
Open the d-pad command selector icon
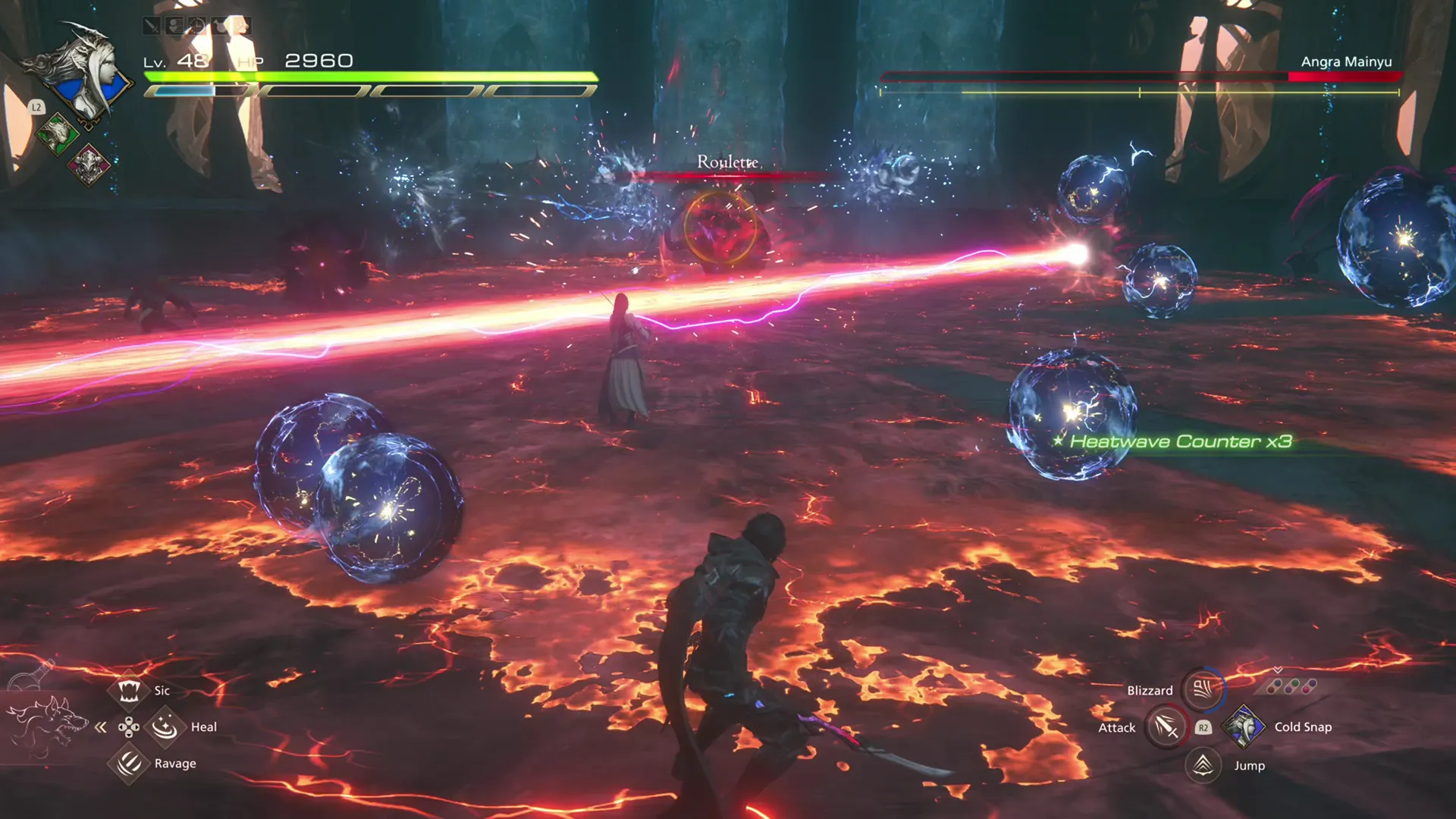129,727
